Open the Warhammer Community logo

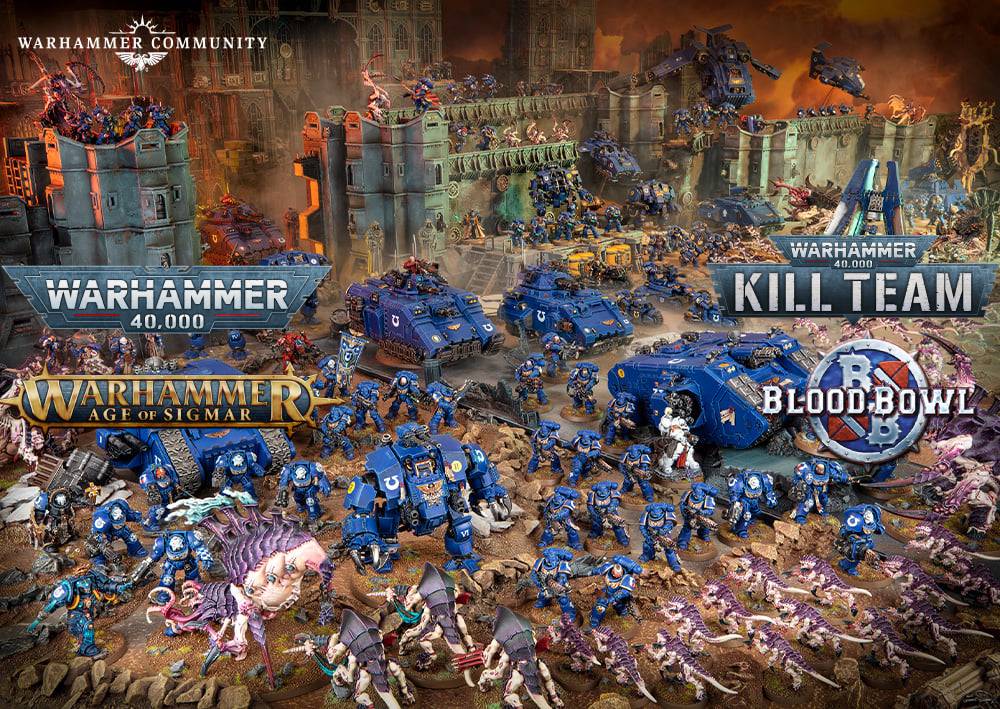tap(142, 44)
